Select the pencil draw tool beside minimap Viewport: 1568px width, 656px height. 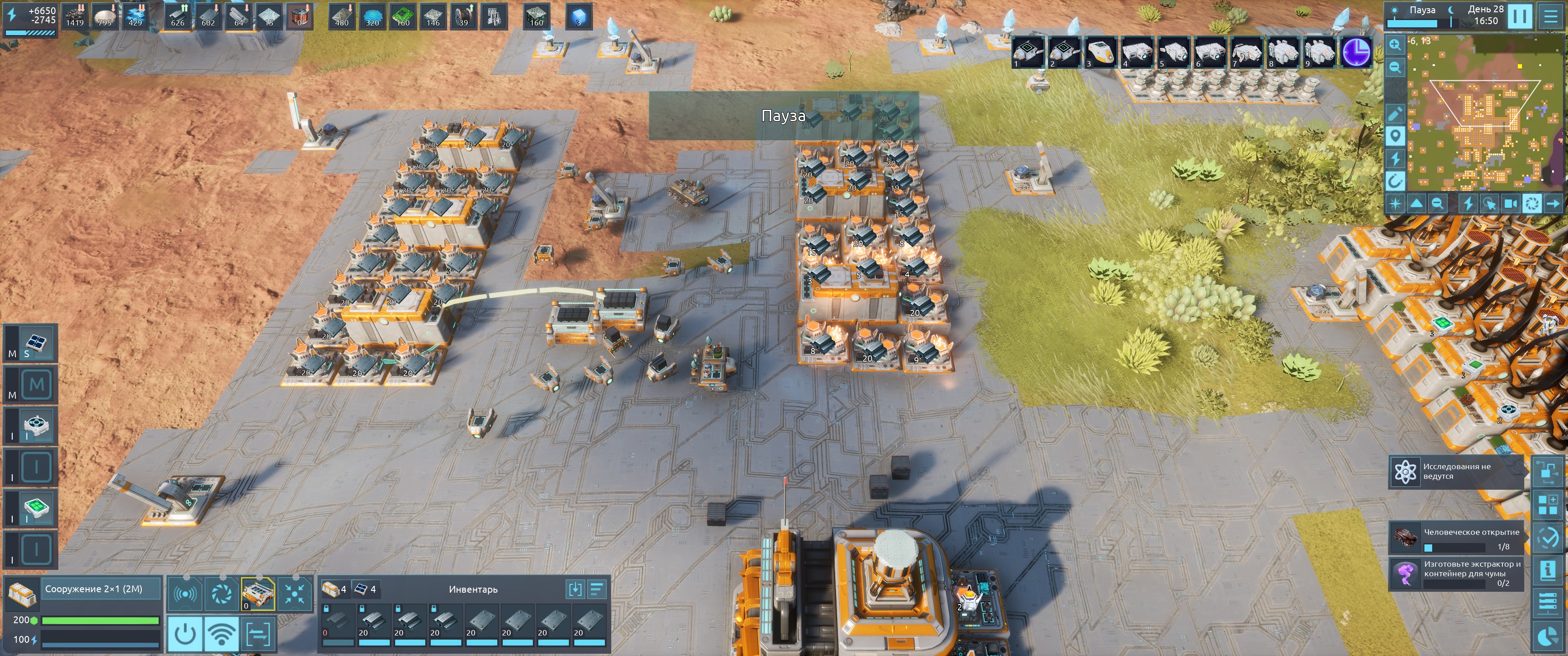[x=1395, y=113]
